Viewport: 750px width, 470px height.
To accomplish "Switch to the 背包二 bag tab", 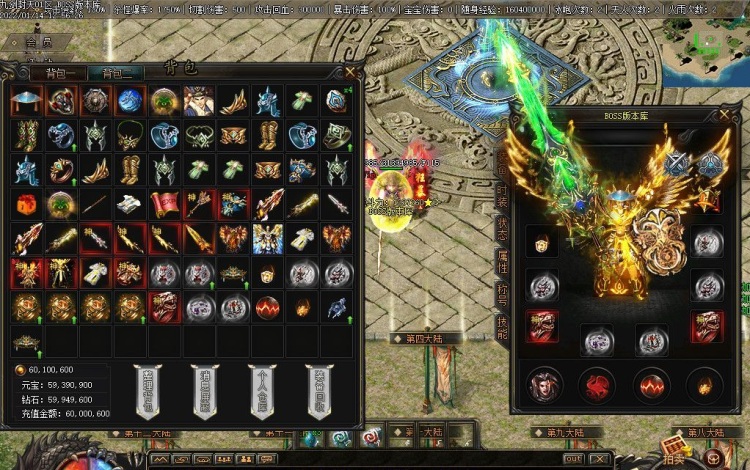I will coord(113,73).
